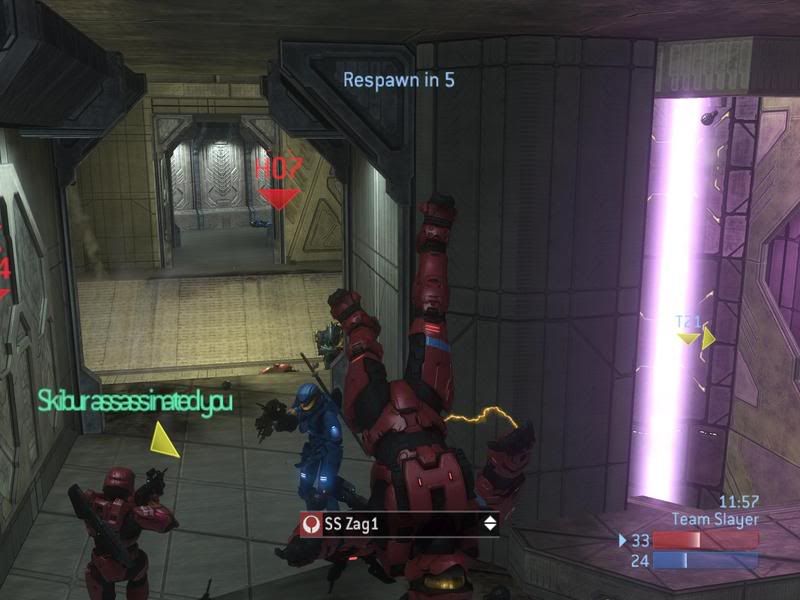Select the SS Zag1 spectated player bar
Viewport: 800px width, 600px height.
(400, 524)
